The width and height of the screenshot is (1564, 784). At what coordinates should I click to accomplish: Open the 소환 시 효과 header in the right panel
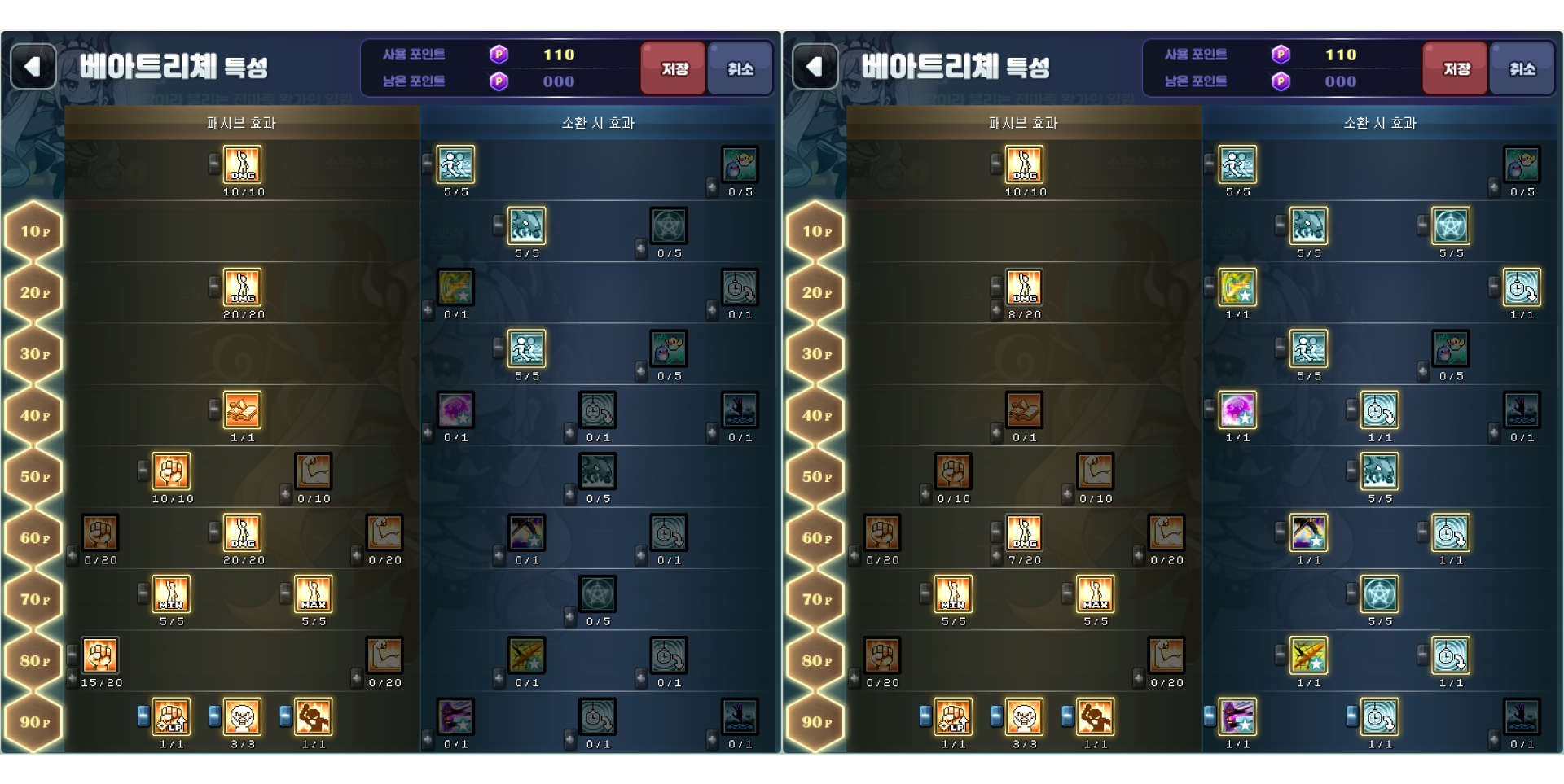click(x=1380, y=123)
